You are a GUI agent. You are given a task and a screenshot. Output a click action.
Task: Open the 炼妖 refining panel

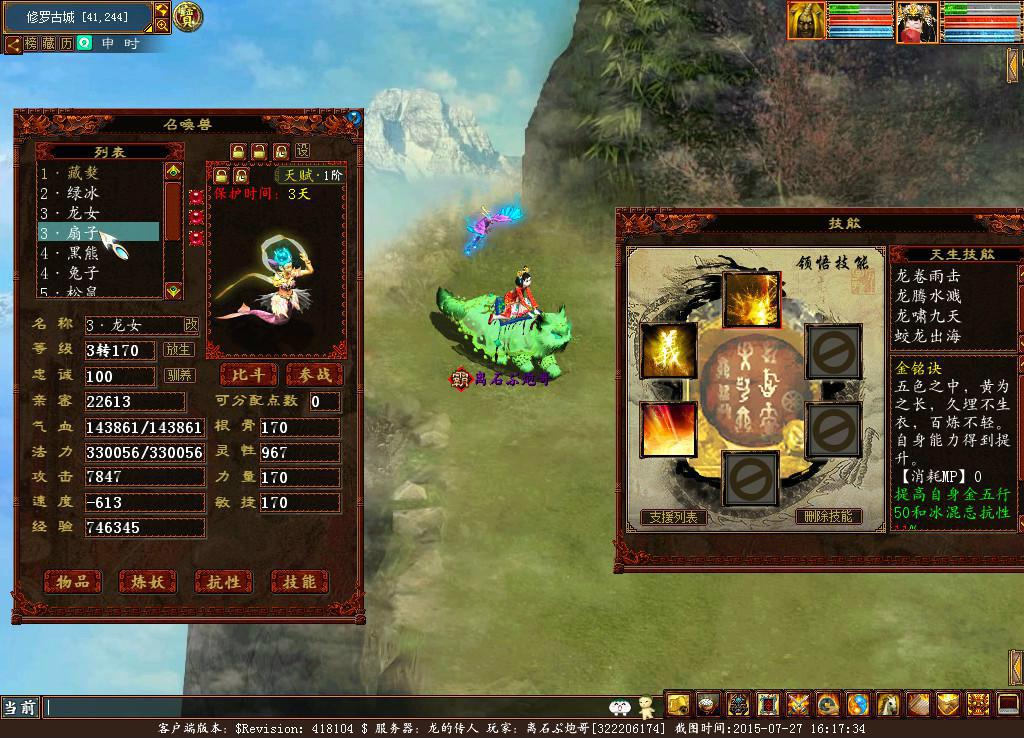coord(148,581)
